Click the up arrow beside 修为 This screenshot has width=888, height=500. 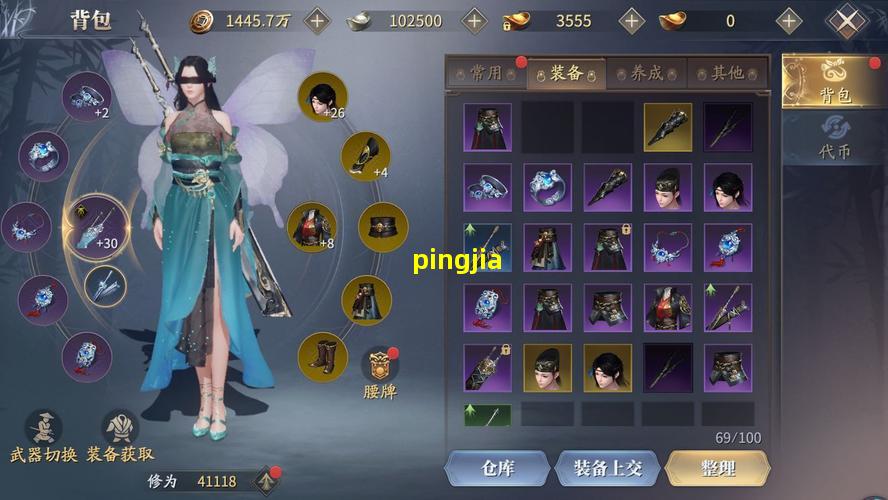tap(267, 481)
